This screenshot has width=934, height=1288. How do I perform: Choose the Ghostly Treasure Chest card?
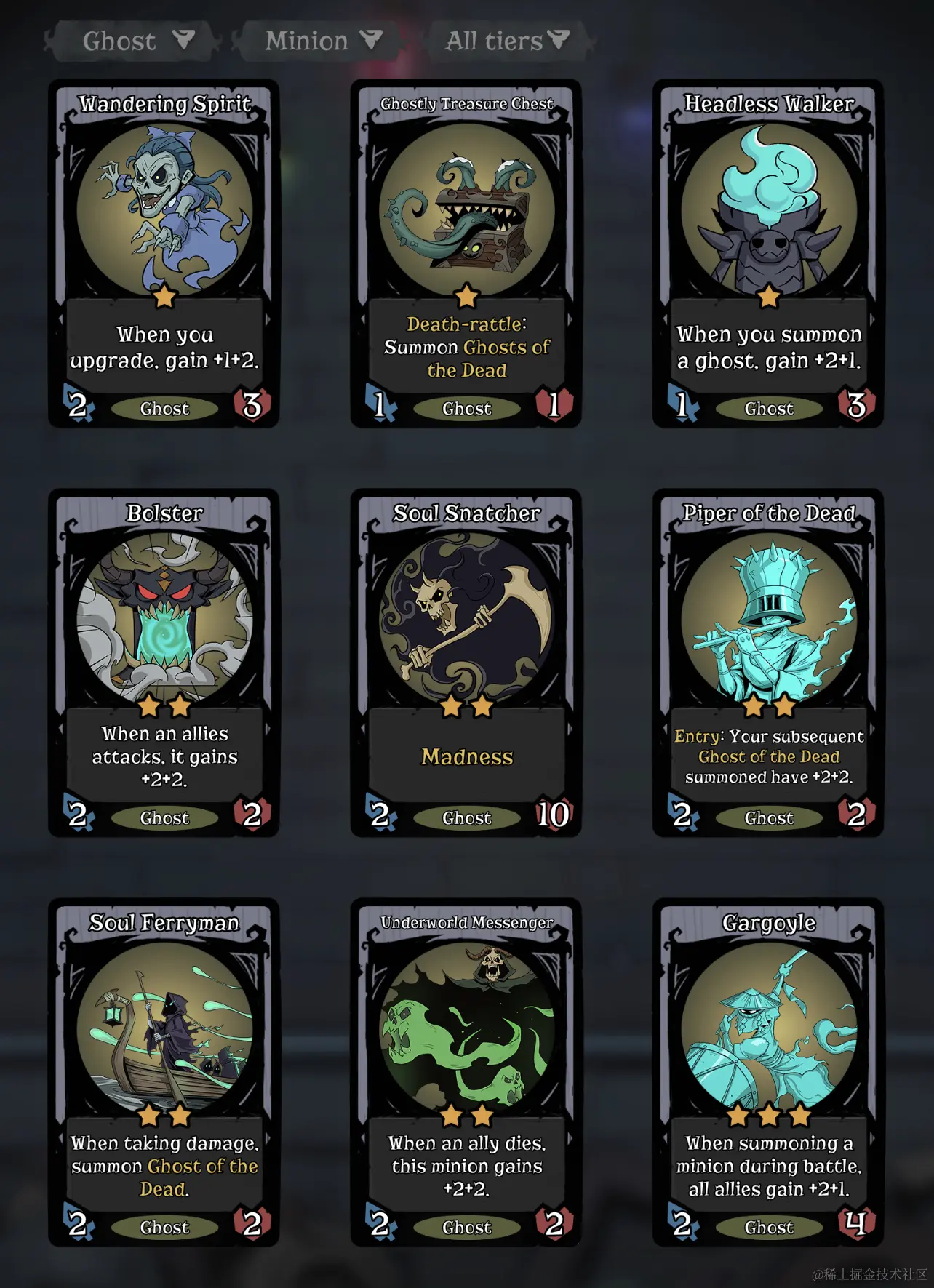point(466,253)
